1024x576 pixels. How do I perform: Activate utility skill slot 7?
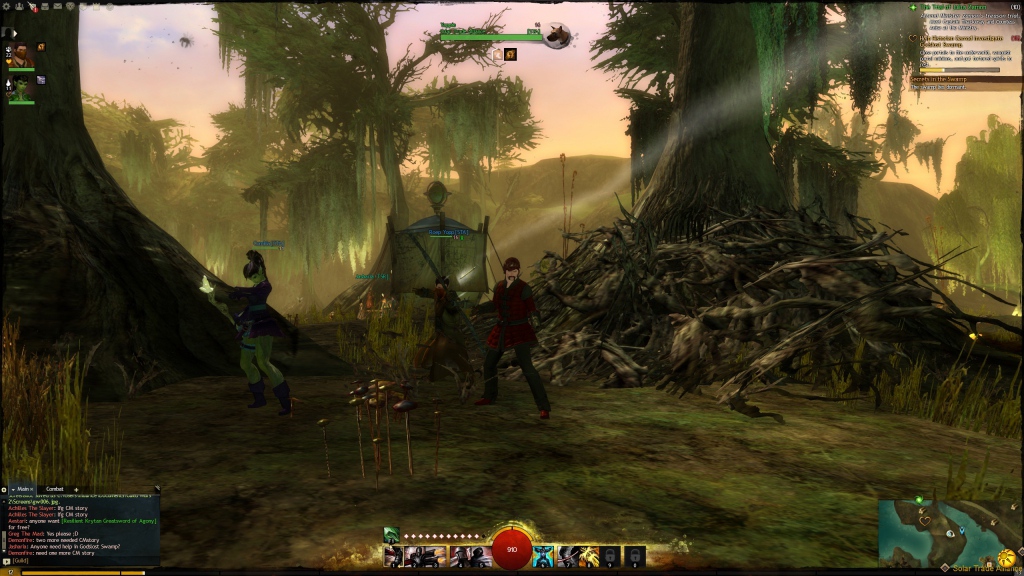click(566, 556)
